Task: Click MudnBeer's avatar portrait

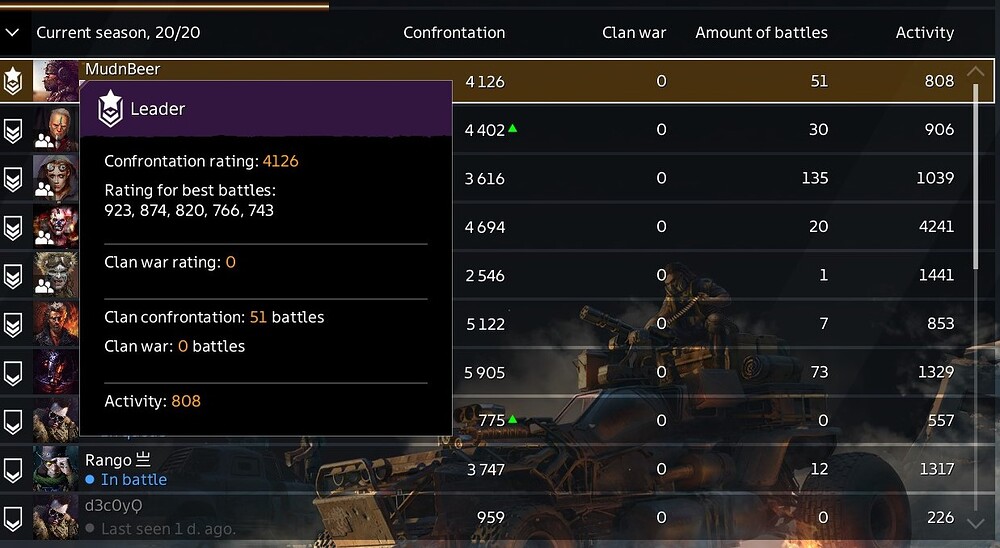Action: [x=55, y=80]
